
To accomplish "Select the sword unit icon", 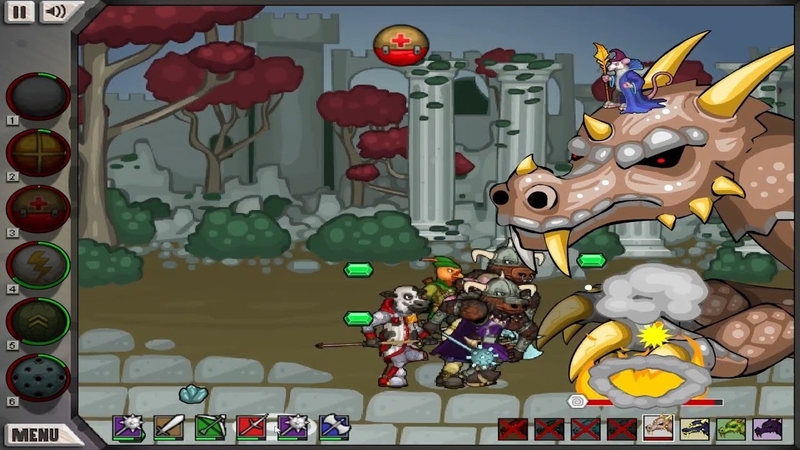I will click(x=168, y=429).
